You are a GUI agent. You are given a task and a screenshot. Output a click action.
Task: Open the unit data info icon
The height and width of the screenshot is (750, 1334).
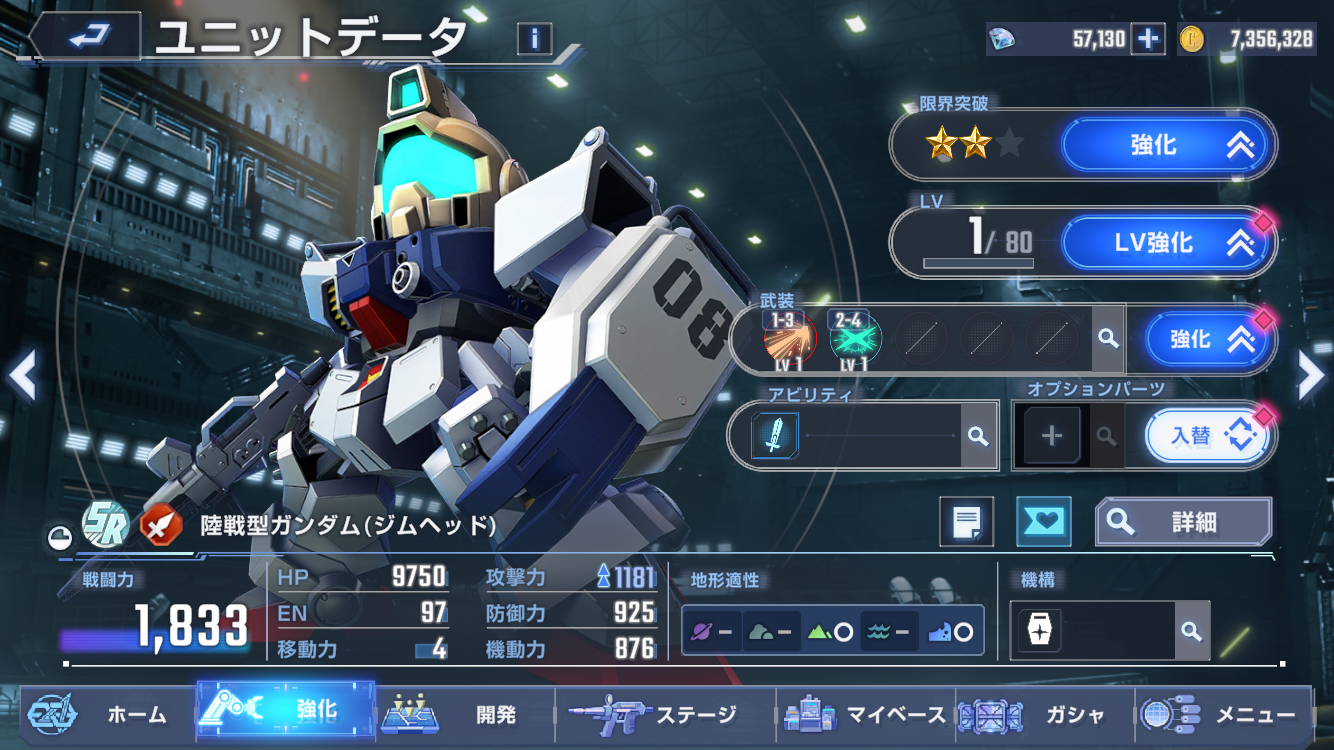pos(535,39)
